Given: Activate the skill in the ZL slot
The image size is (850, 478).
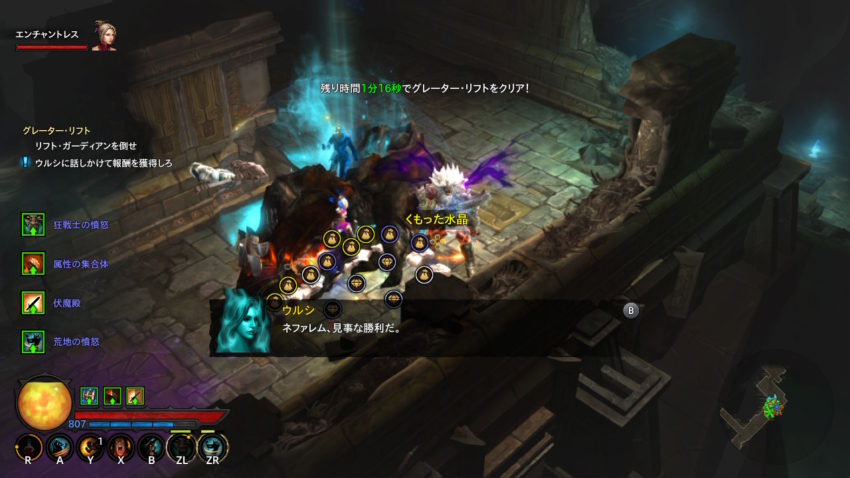Looking at the screenshot, I should (x=181, y=447).
